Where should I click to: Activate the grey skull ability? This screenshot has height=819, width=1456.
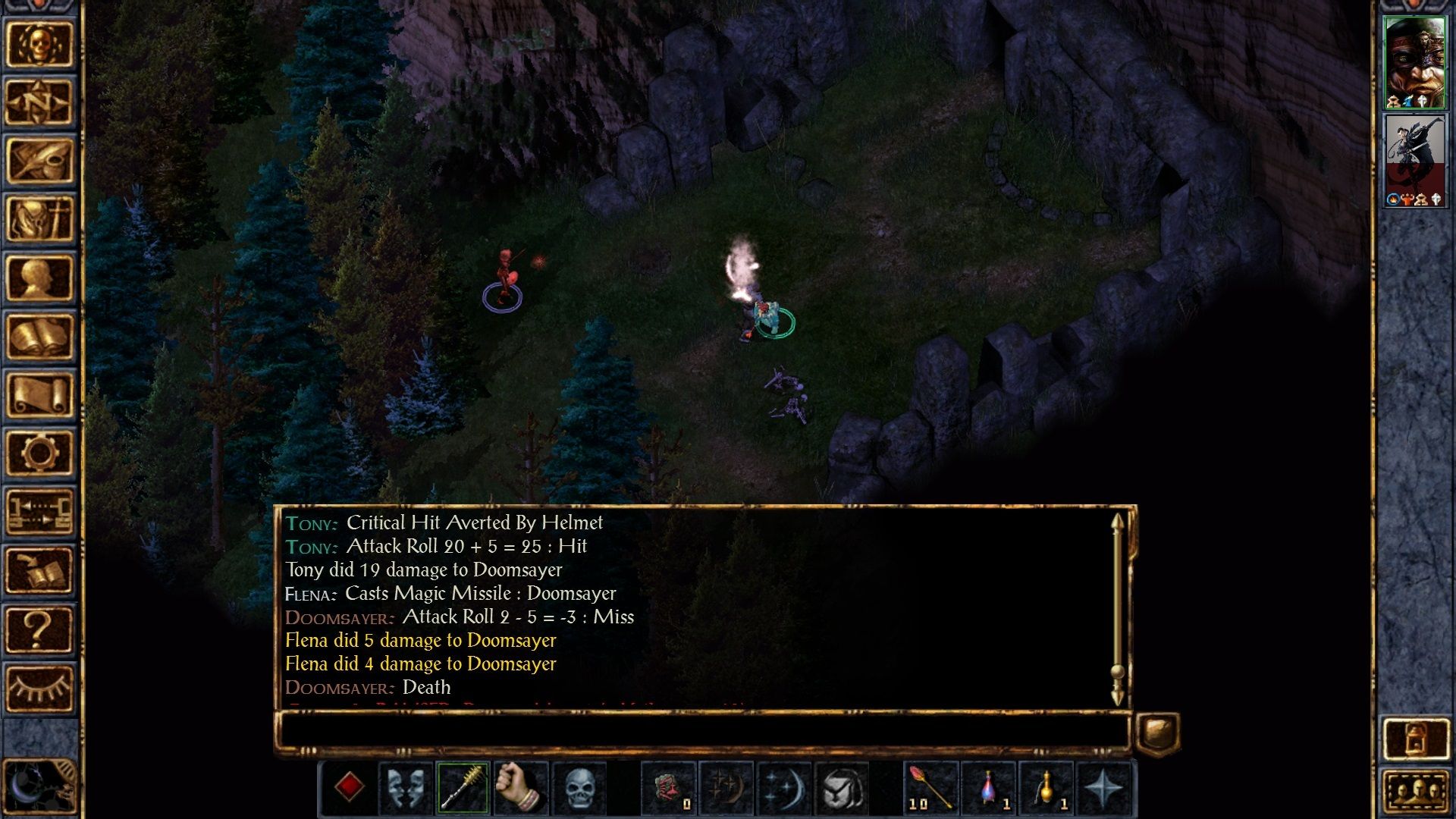[579, 788]
